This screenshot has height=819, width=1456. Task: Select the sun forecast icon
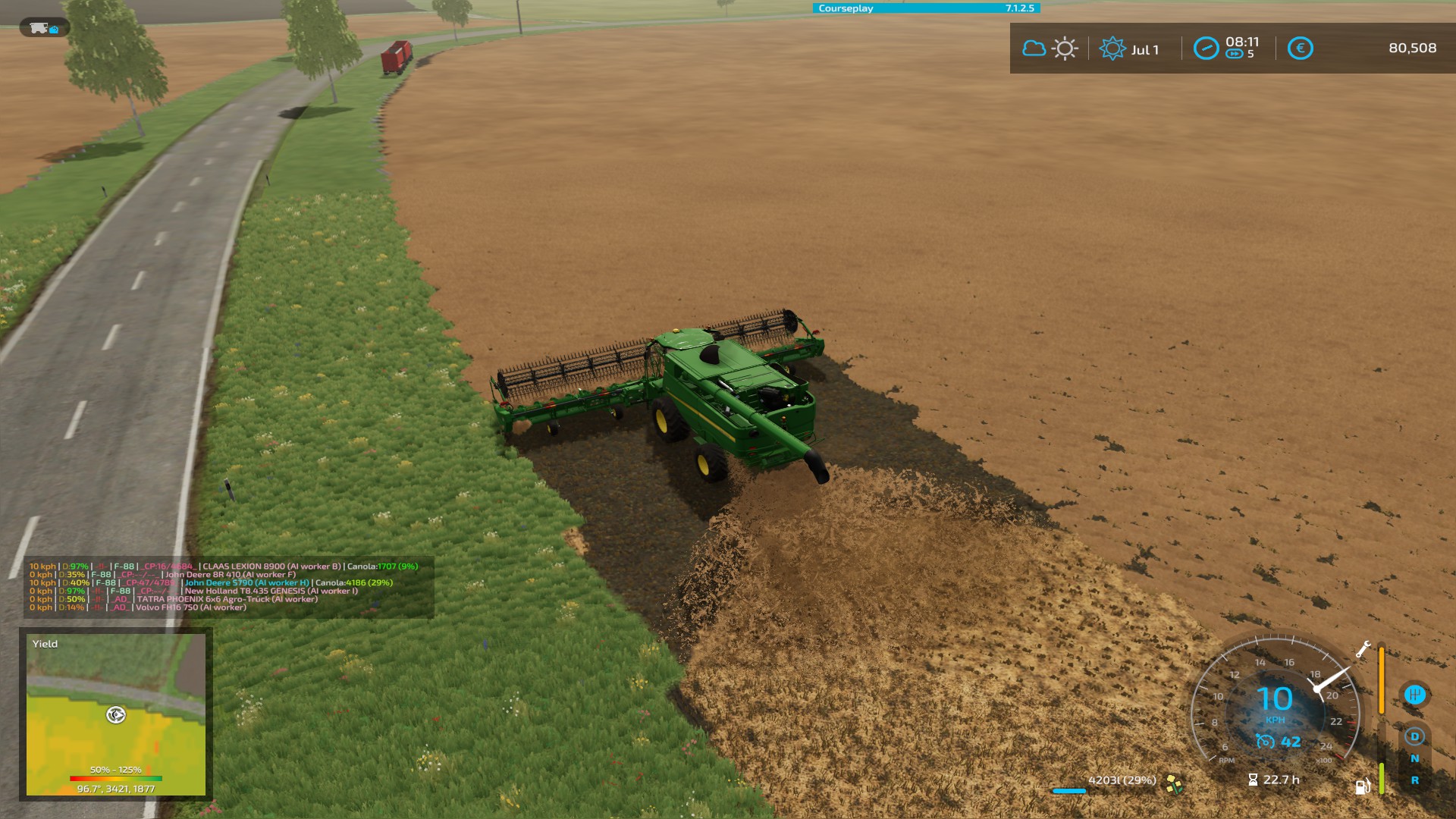[x=1065, y=47]
